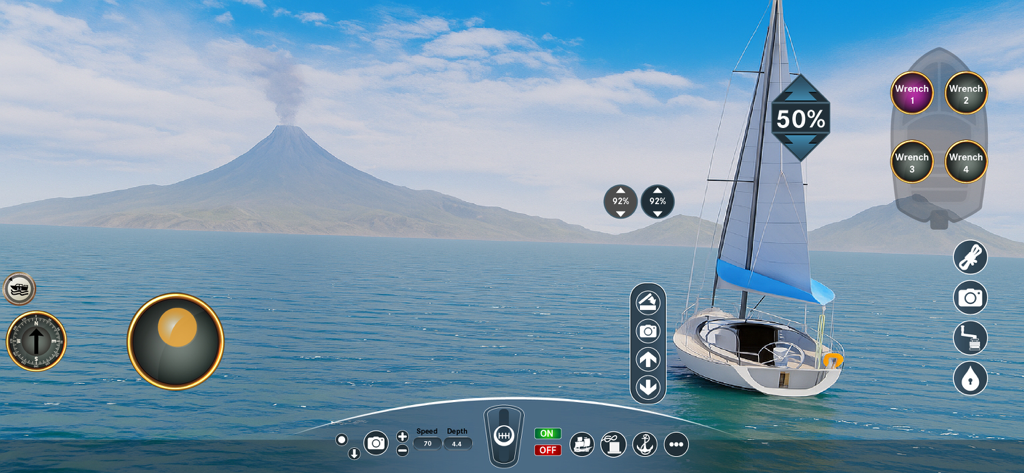Click the plus button beside the Speed readout
Viewport: 1024px width, 473px height.
pyautogui.click(x=402, y=436)
